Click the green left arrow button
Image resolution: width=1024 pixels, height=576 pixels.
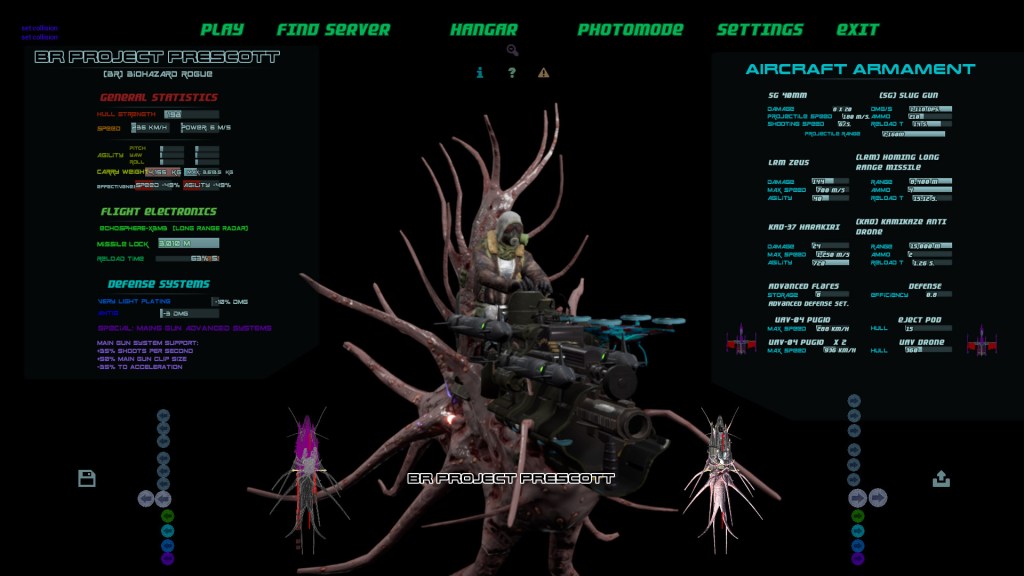(168, 516)
